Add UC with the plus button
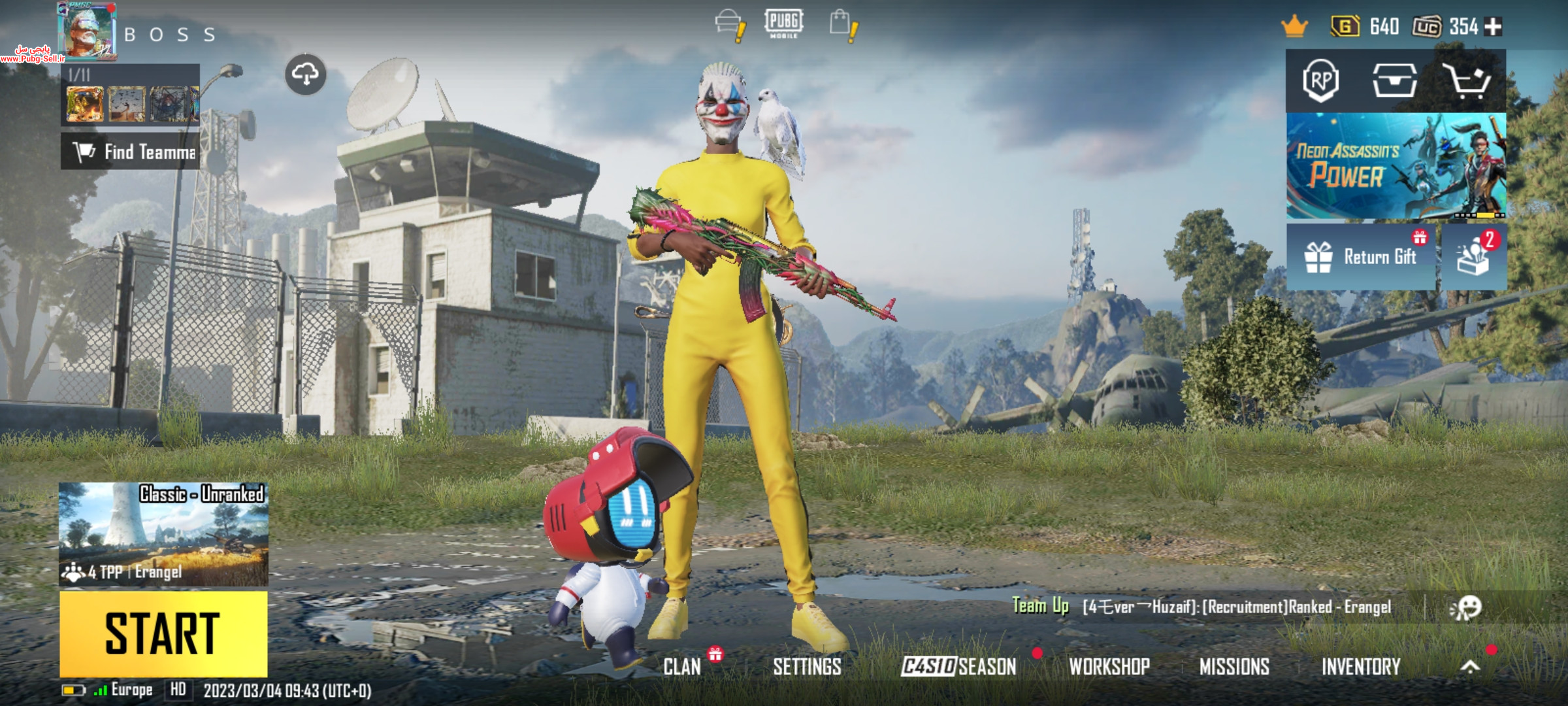 (x=1494, y=27)
